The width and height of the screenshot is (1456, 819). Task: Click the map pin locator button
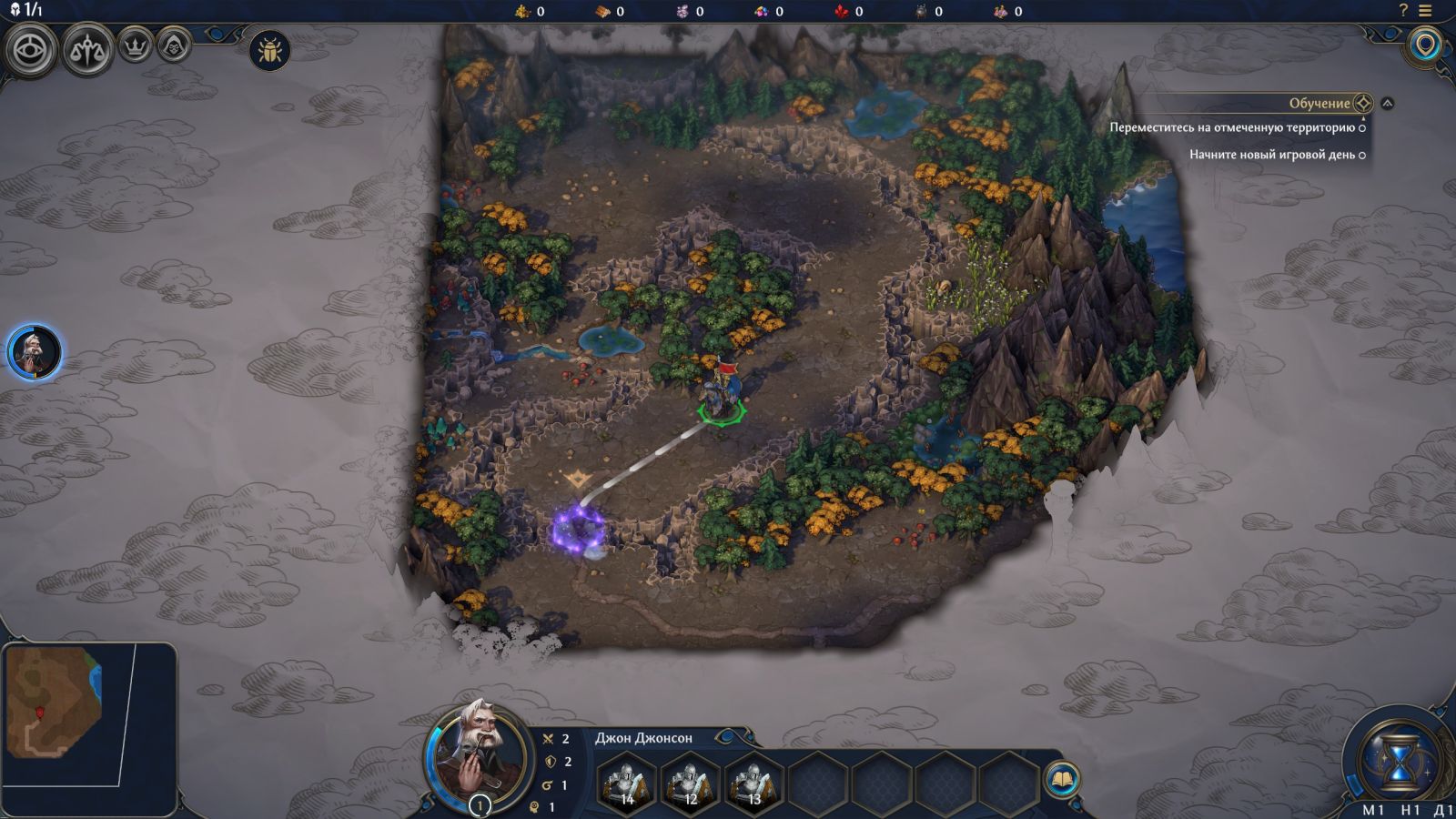pos(1425,45)
